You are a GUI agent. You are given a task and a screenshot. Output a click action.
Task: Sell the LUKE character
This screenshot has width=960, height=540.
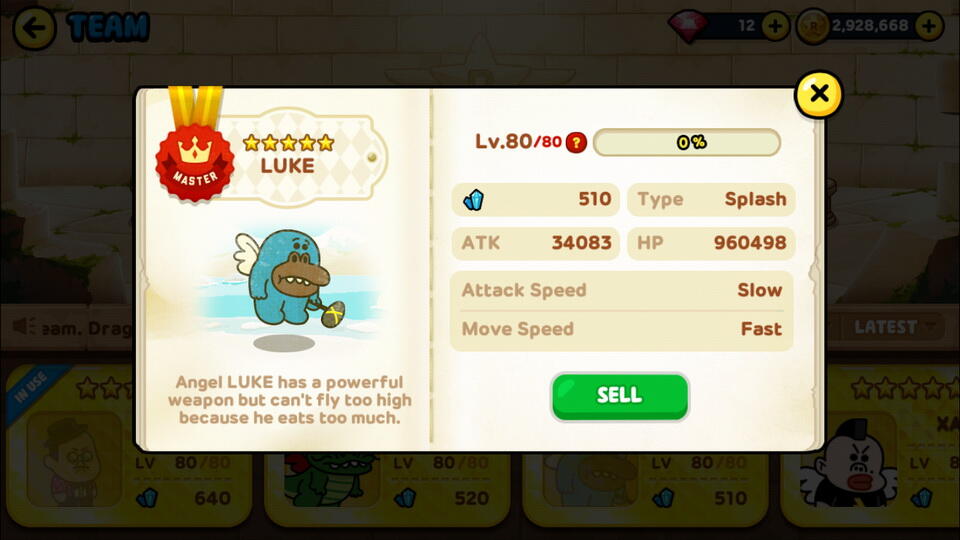pos(619,396)
